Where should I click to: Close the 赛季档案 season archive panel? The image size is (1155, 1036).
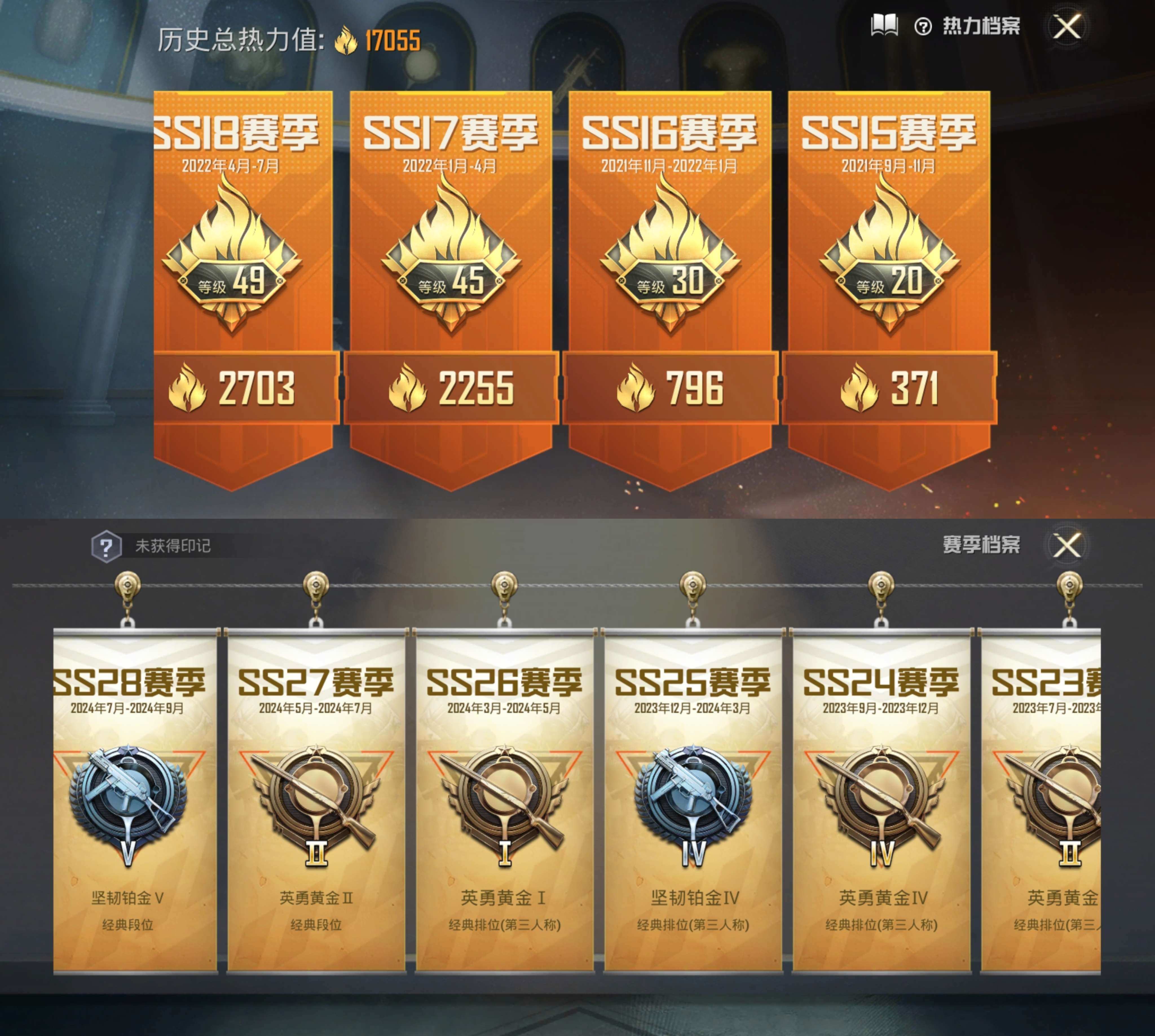click(1066, 545)
